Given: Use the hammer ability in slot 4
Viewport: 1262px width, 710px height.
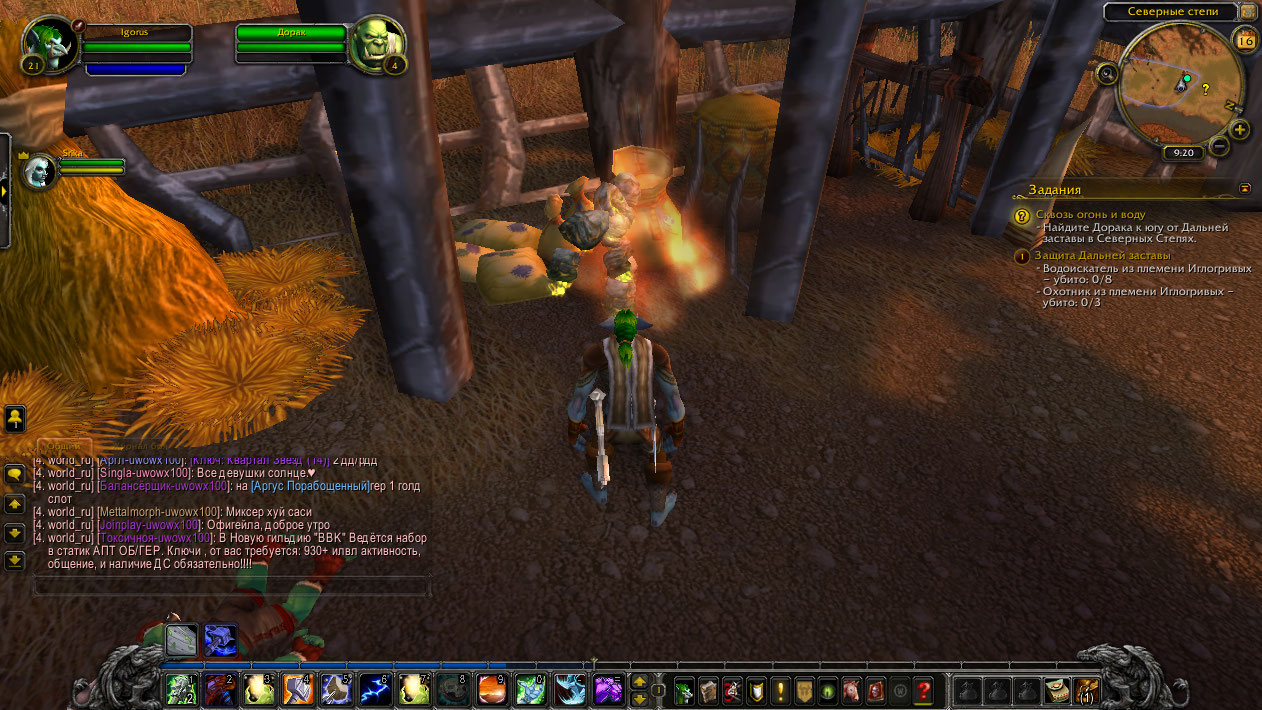Looking at the screenshot, I should pos(297,689).
